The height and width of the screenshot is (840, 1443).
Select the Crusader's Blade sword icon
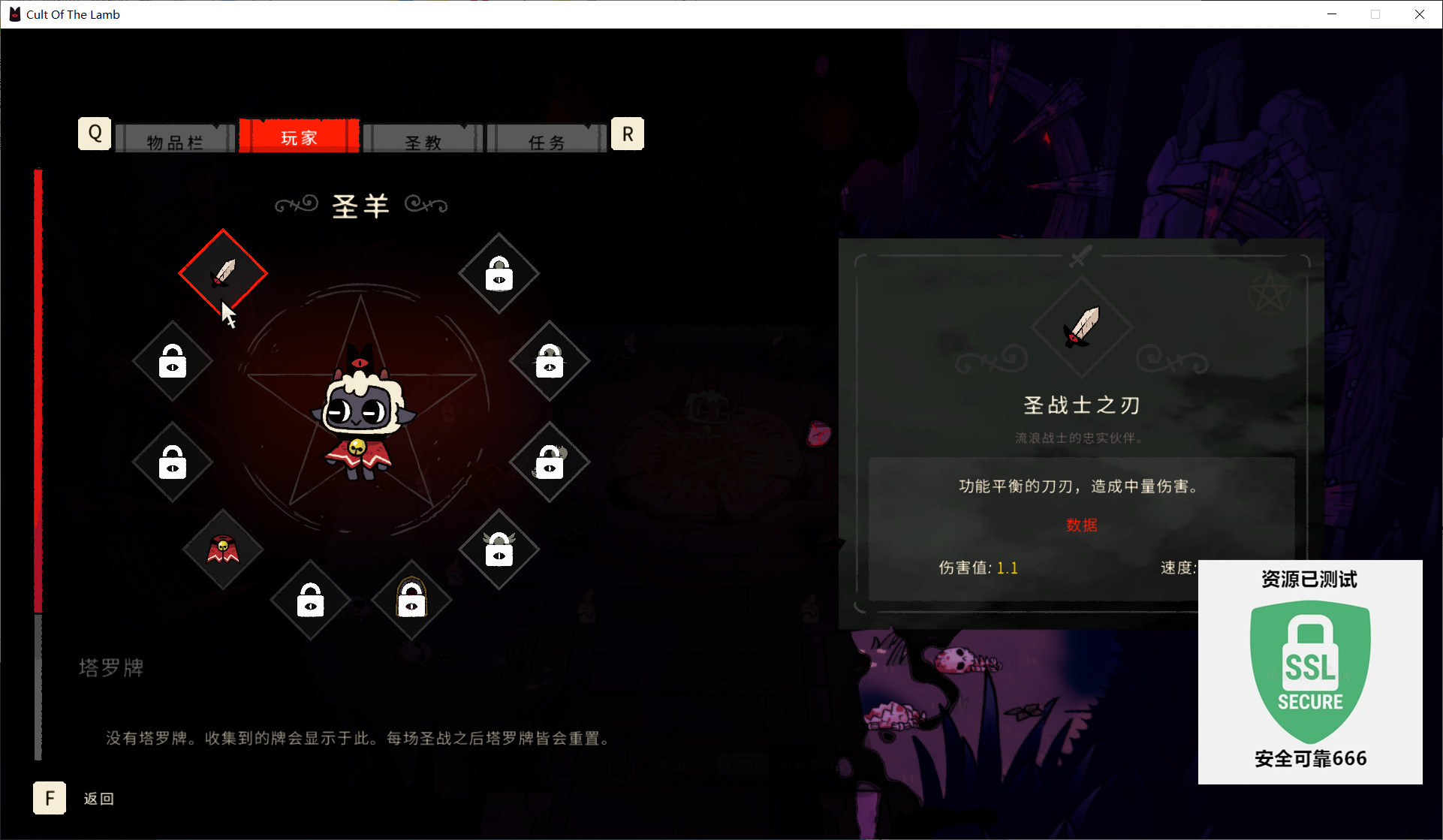tap(222, 272)
